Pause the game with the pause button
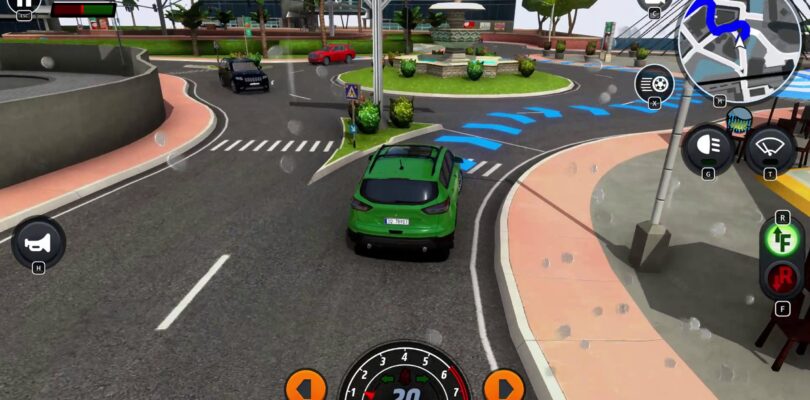The height and width of the screenshot is (400, 810). pyautogui.click(x=22, y=5)
